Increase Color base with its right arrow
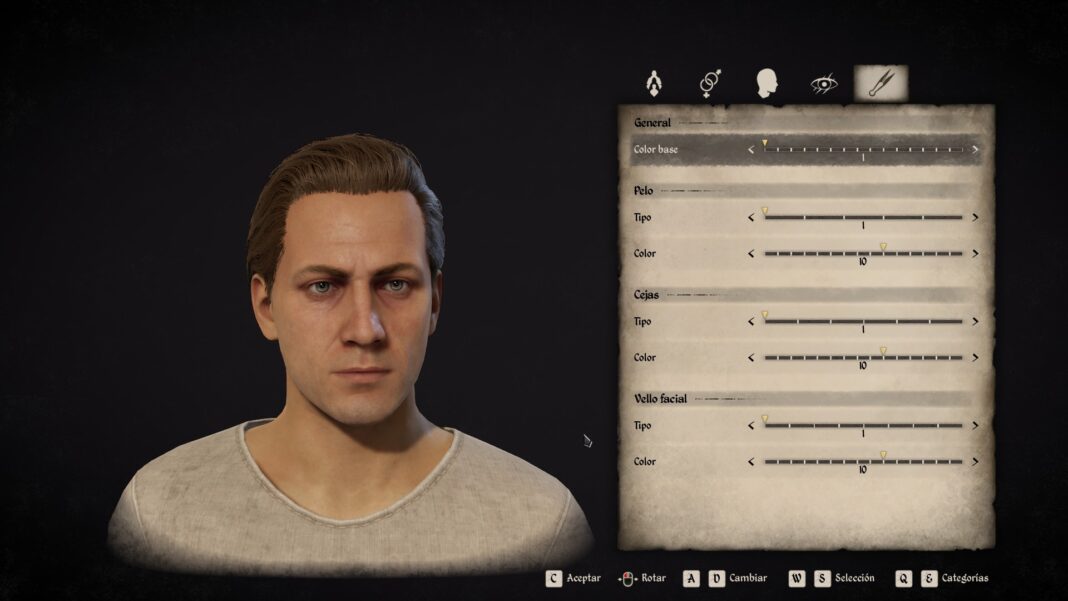Viewport: 1068px width, 601px height. click(x=975, y=150)
